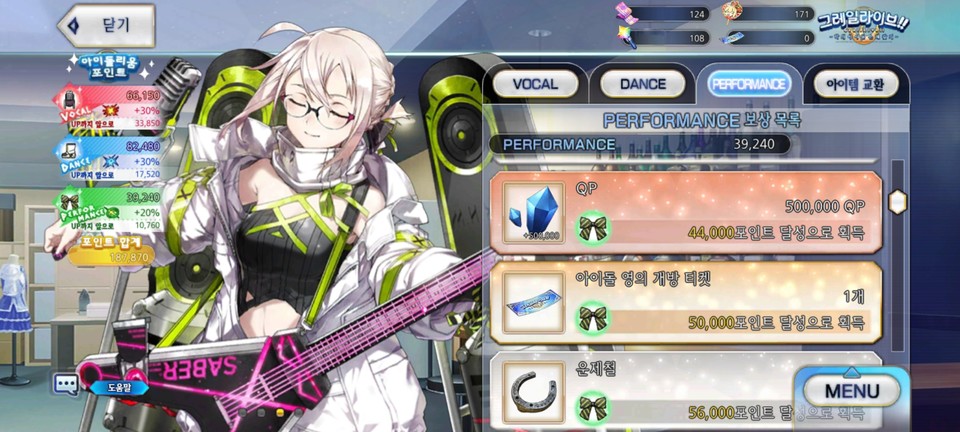Switch to the DANCE tab
Image resolution: width=960 pixels, height=432 pixels.
(x=642, y=84)
